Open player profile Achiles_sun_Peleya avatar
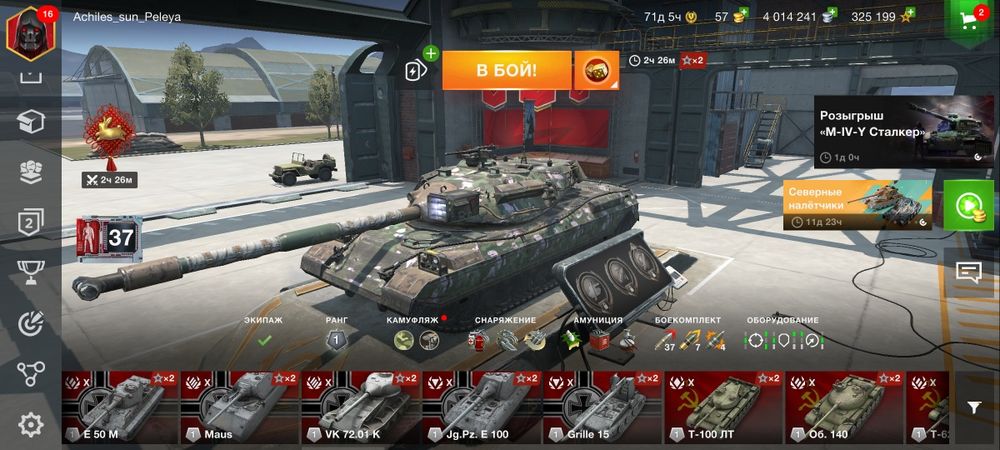Viewport: 1000px width, 450px height. 29,30
